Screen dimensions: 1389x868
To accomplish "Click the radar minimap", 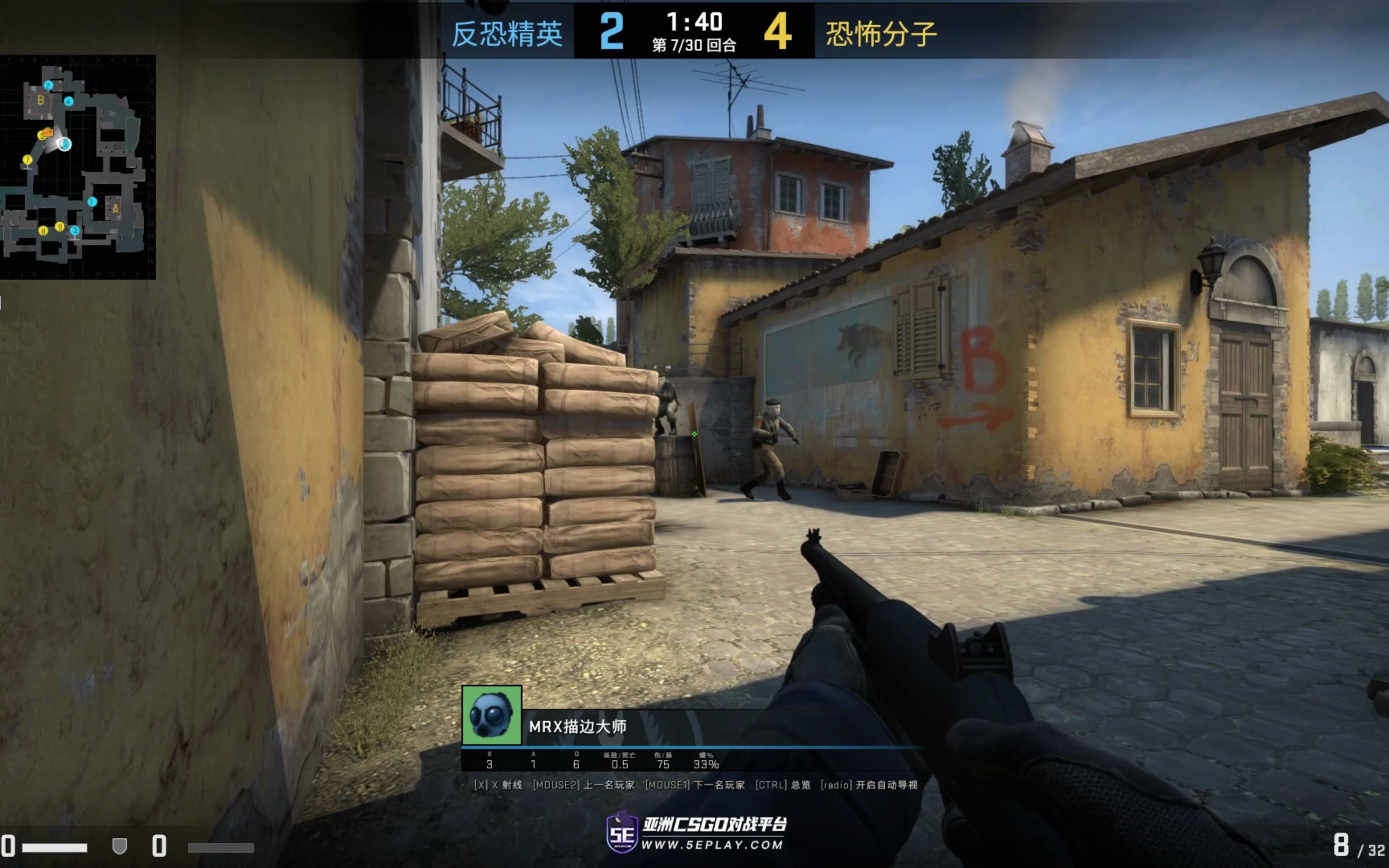I will pos(78,166).
